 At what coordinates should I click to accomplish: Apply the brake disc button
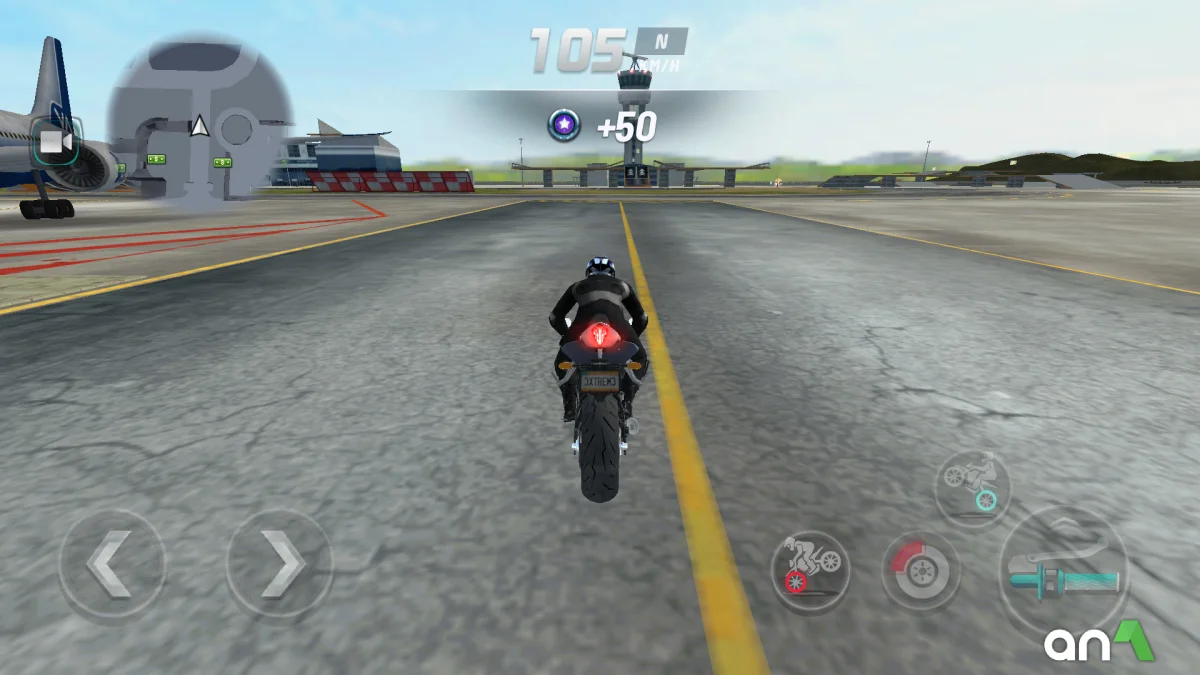(920, 570)
